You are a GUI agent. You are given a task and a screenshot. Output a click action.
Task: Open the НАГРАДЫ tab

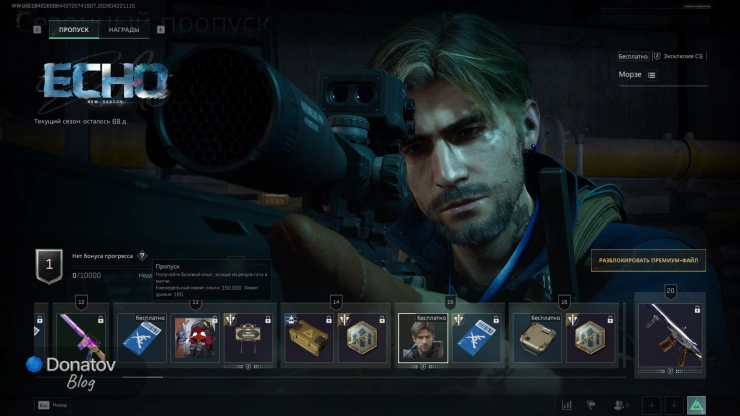[x=124, y=30]
